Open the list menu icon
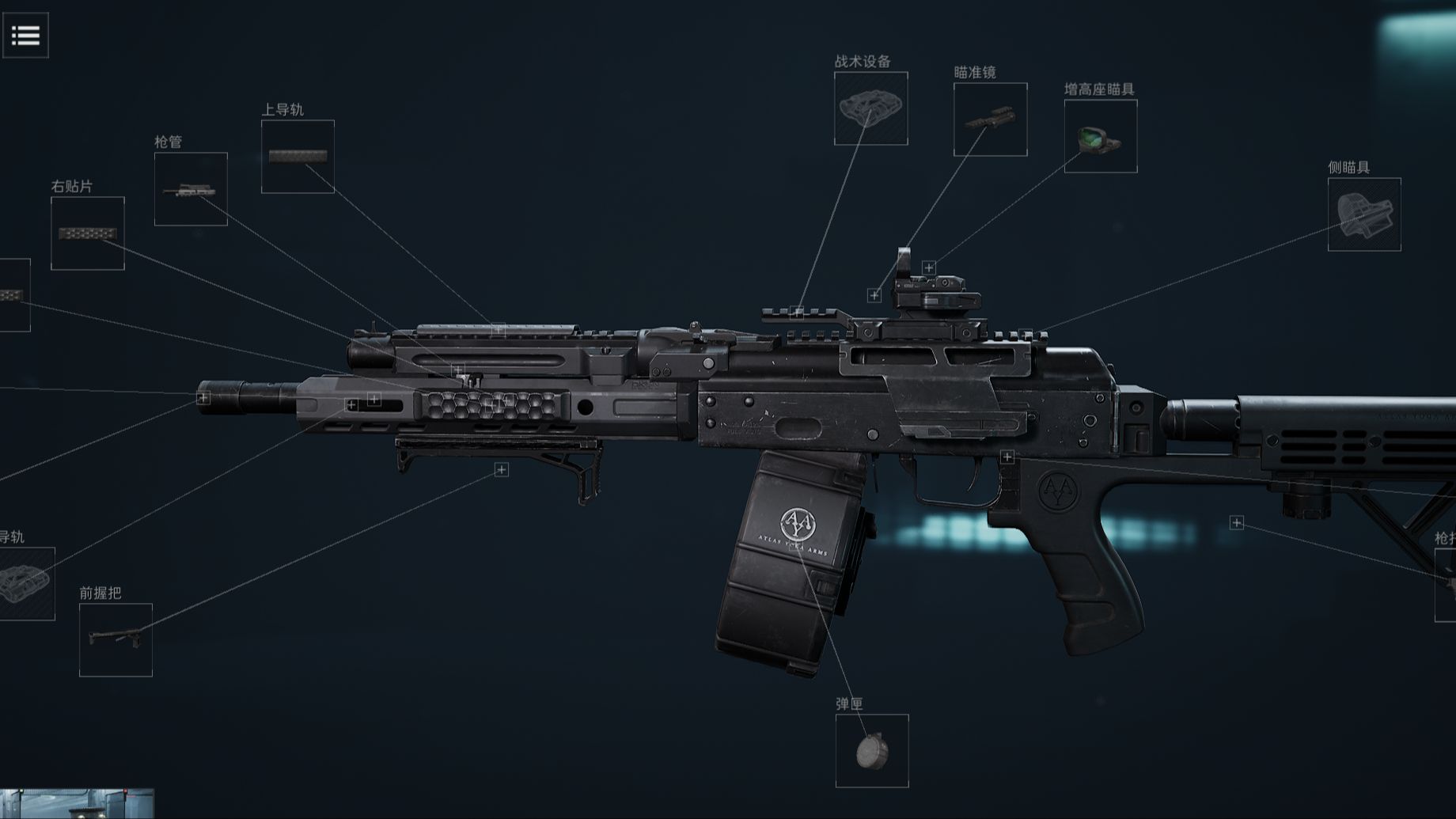1456x819 pixels. click(x=25, y=35)
